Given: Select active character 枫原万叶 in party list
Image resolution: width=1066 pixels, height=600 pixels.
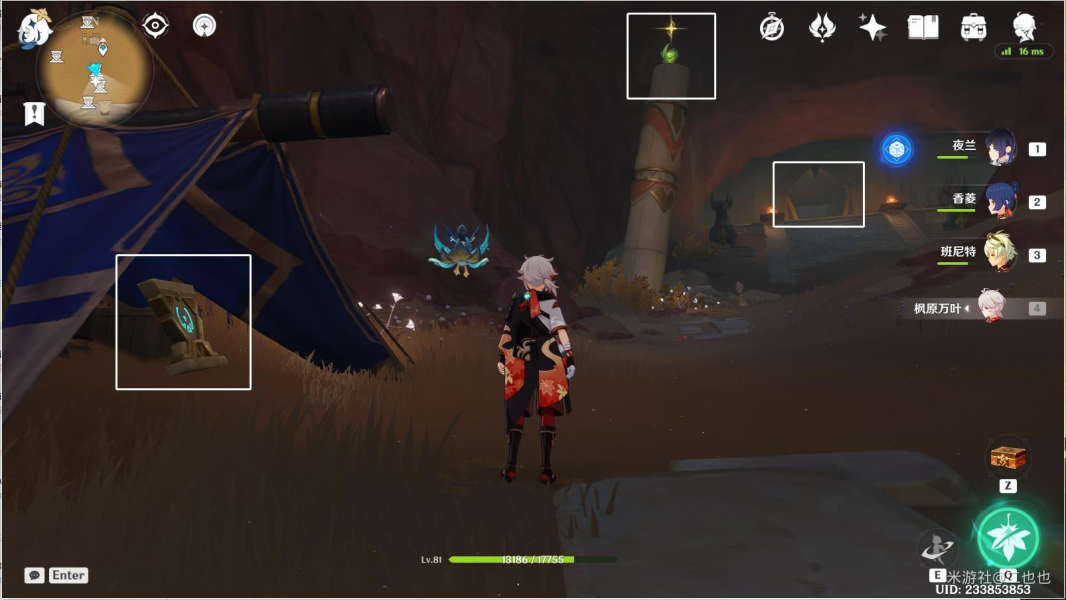Looking at the screenshot, I should 990,308.
